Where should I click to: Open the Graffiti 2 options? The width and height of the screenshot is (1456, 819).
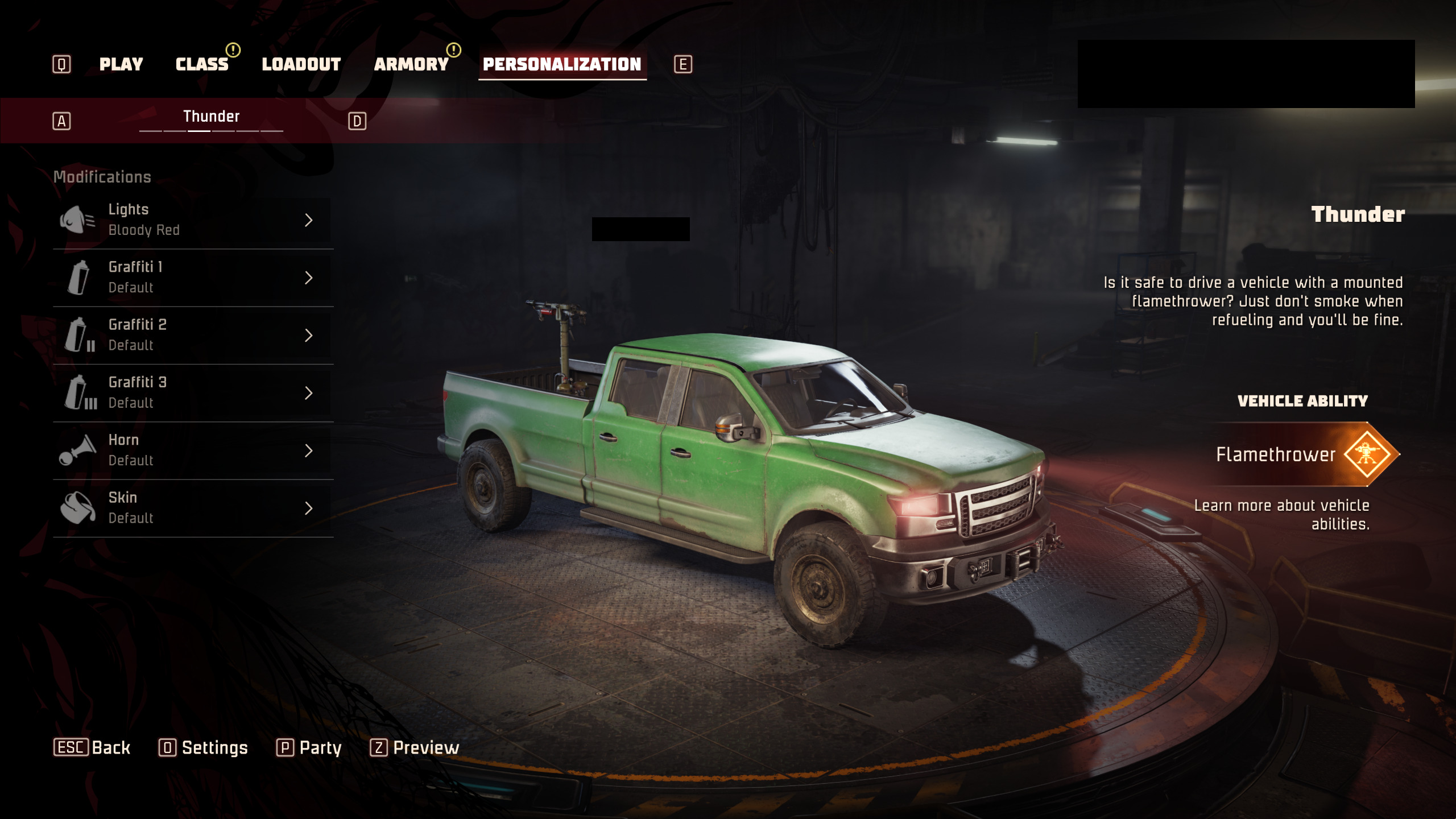(x=192, y=335)
